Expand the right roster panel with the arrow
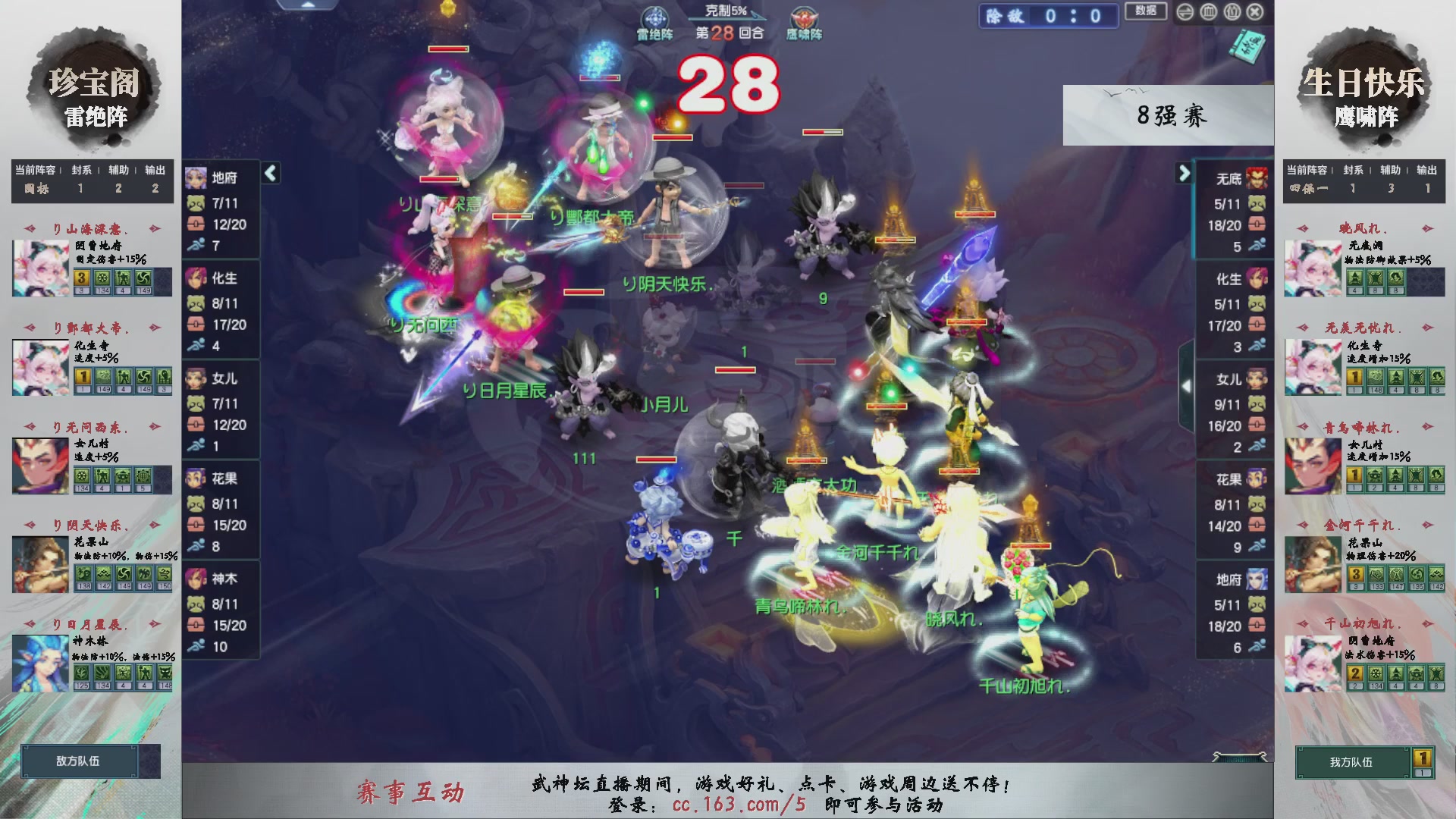 pos(1184,173)
